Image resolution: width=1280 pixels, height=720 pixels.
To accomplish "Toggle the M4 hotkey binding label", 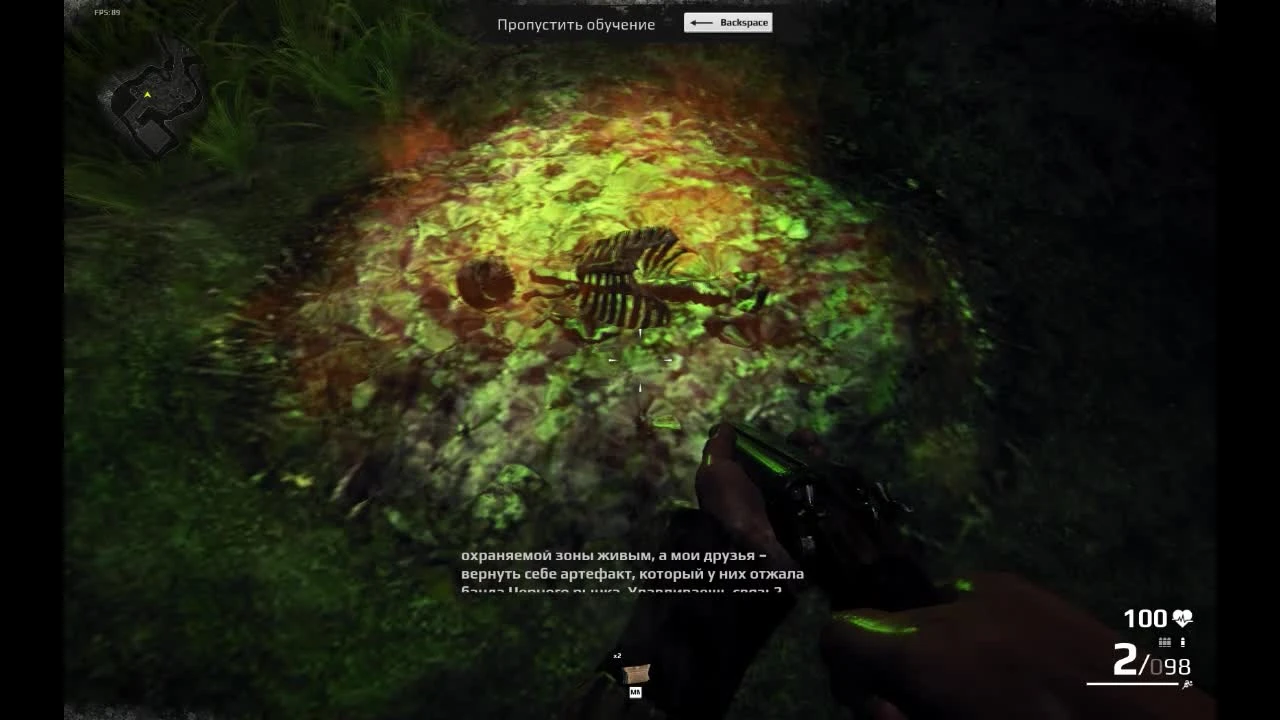I will [636, 692].
